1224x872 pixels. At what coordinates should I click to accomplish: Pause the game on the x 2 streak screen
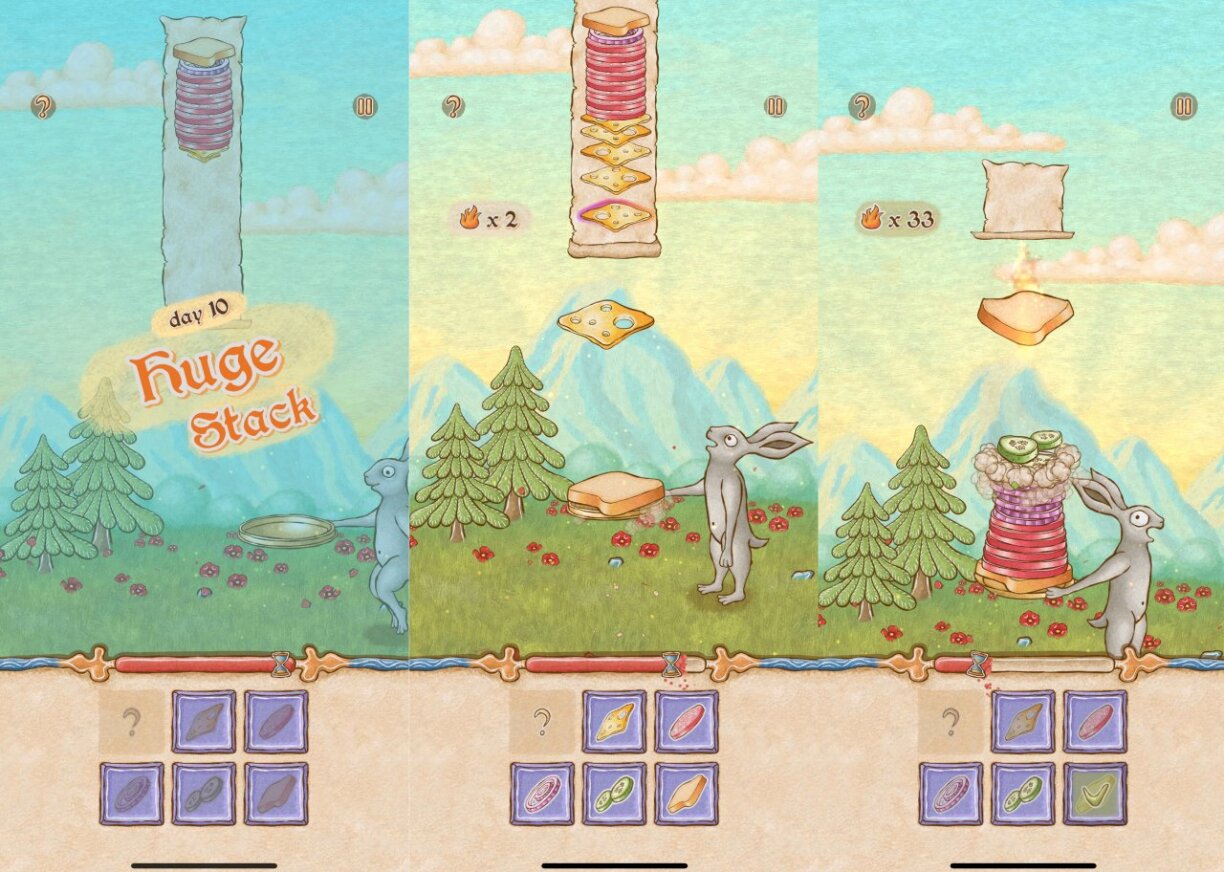point(775,106)
